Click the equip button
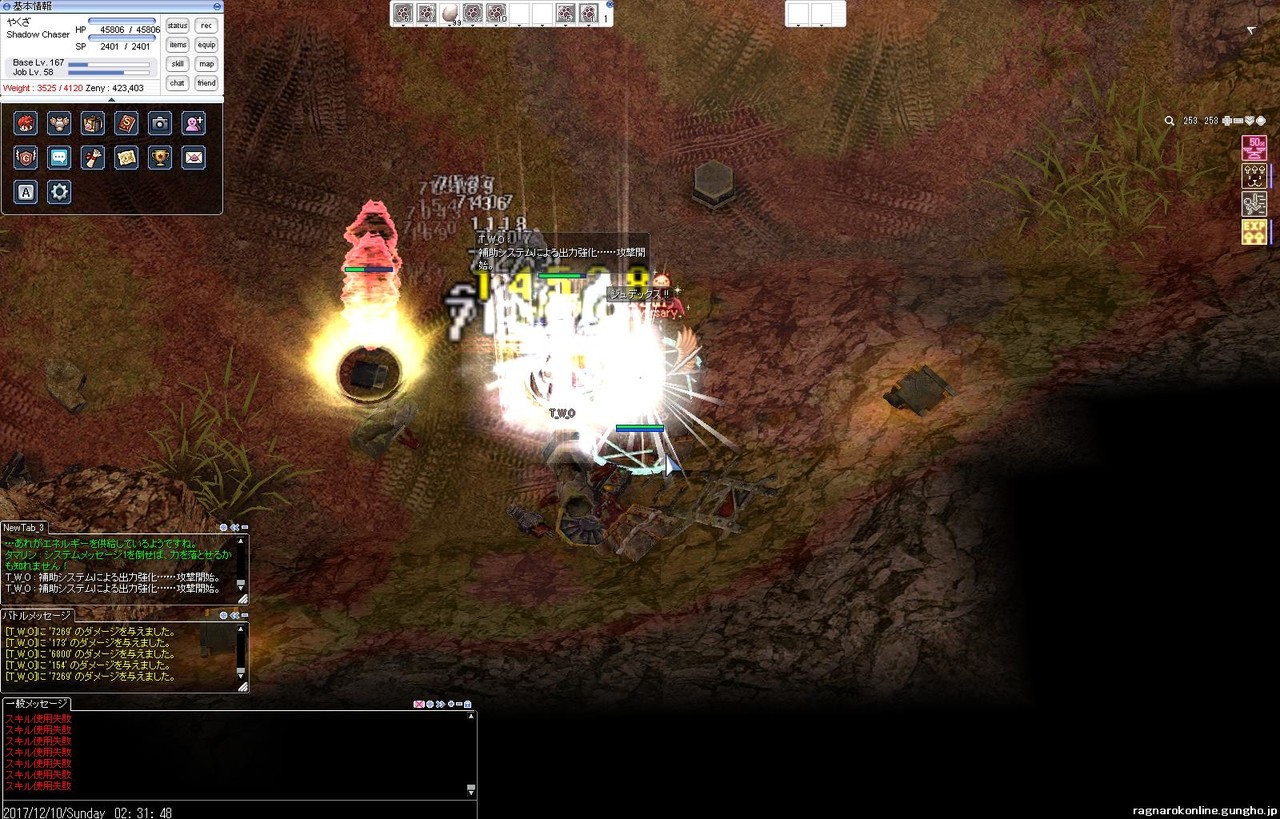Screen dimensions: 1280x819 (207, 45)
